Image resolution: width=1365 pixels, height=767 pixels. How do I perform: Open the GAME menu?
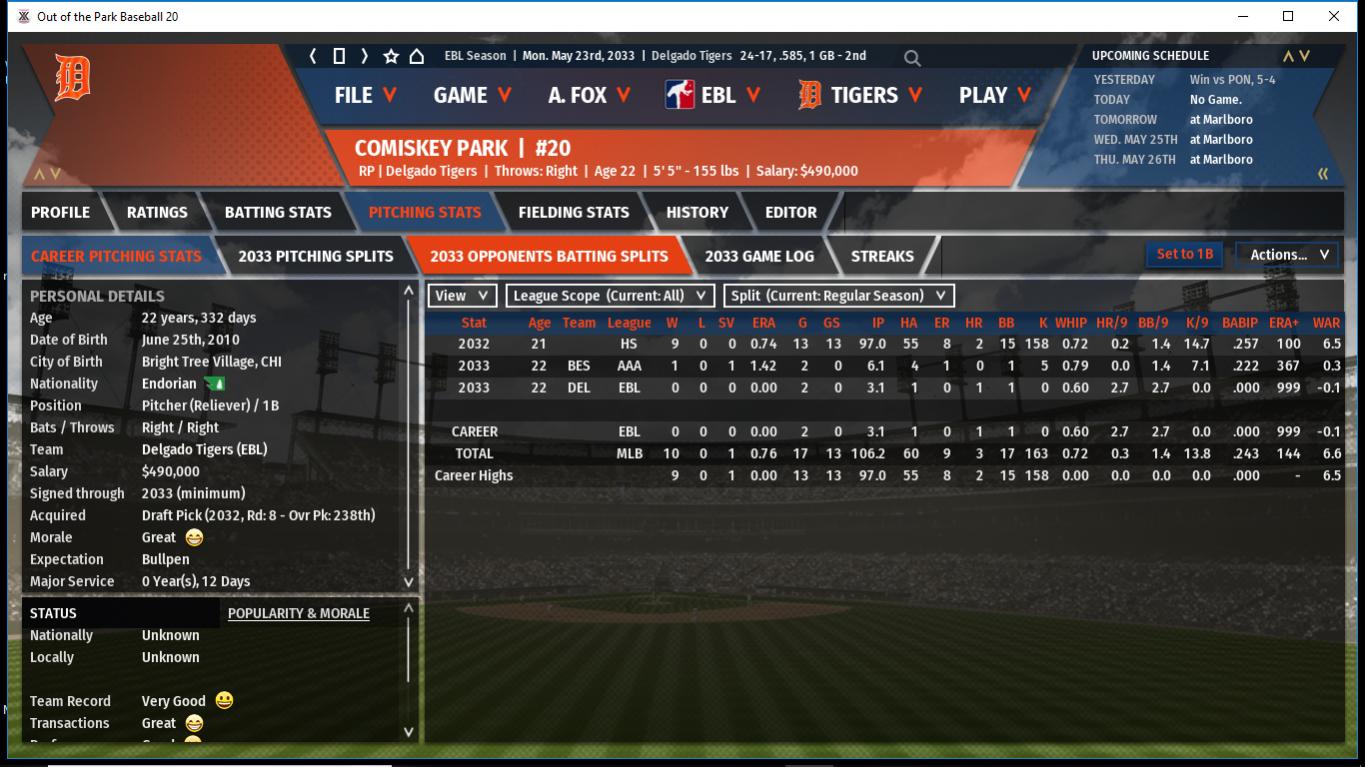[x=472, y=95]
